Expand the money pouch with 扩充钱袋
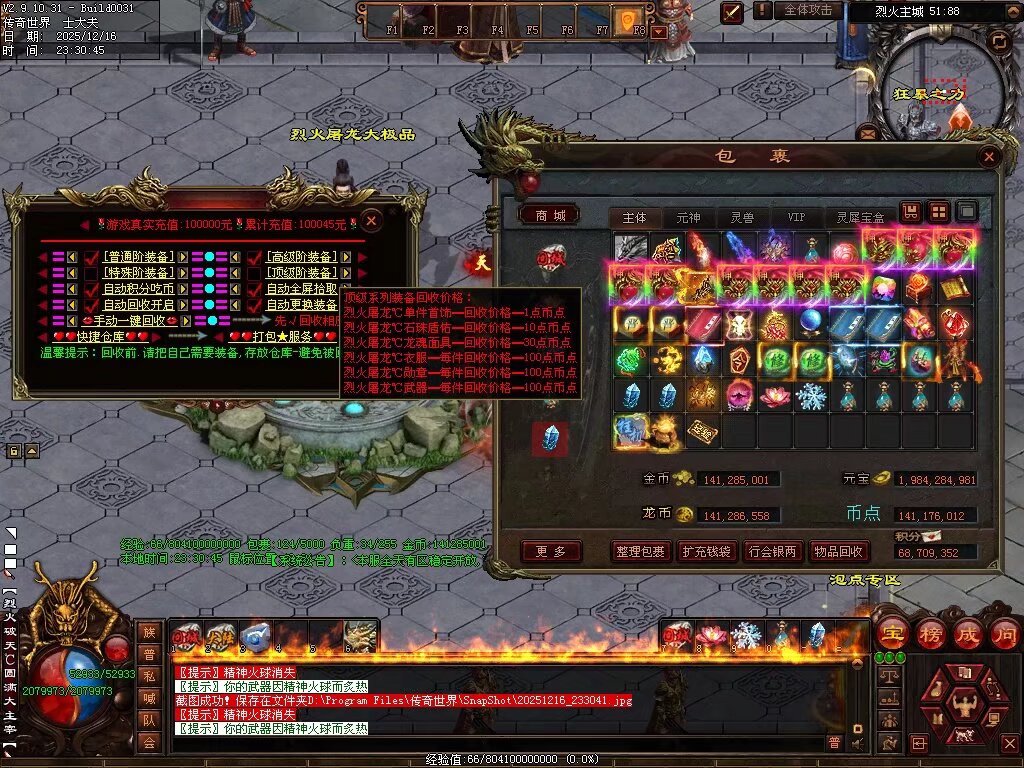This screenshot has height=768, width=1024. 706,551
